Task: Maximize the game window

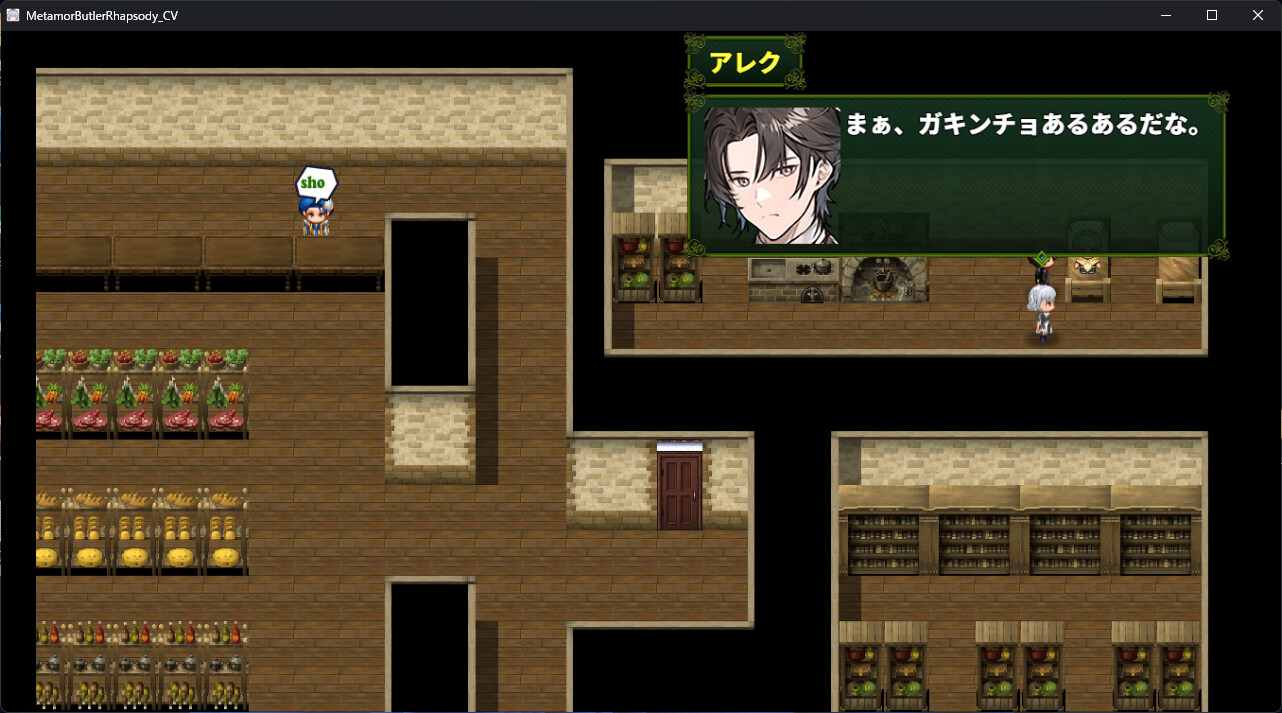Action: [x=1212, y=15]
